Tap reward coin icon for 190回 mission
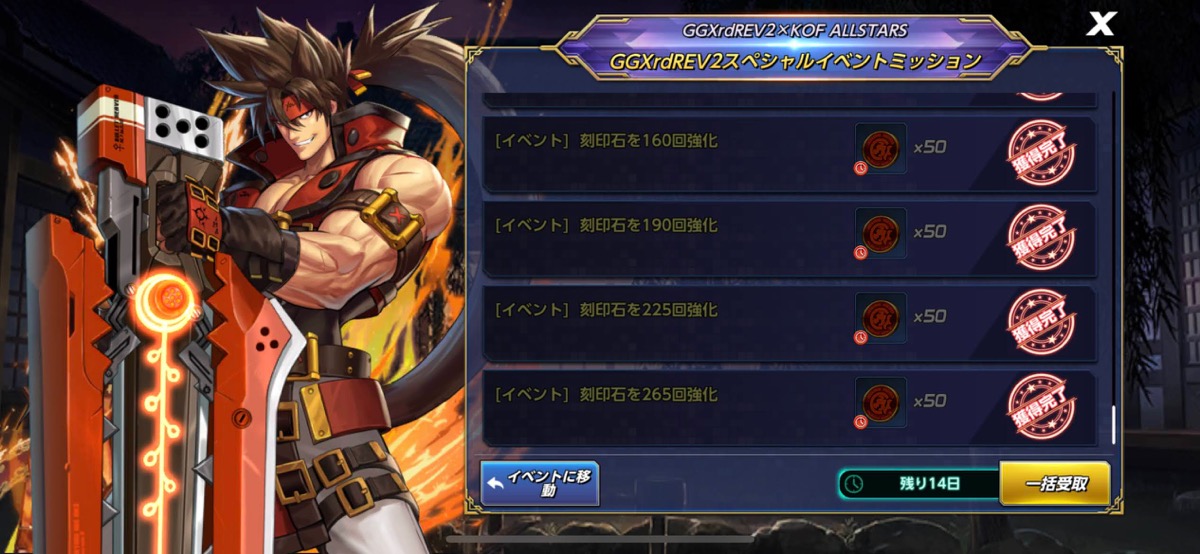This screenshot has width=1200, height=554. coord(881,233)
